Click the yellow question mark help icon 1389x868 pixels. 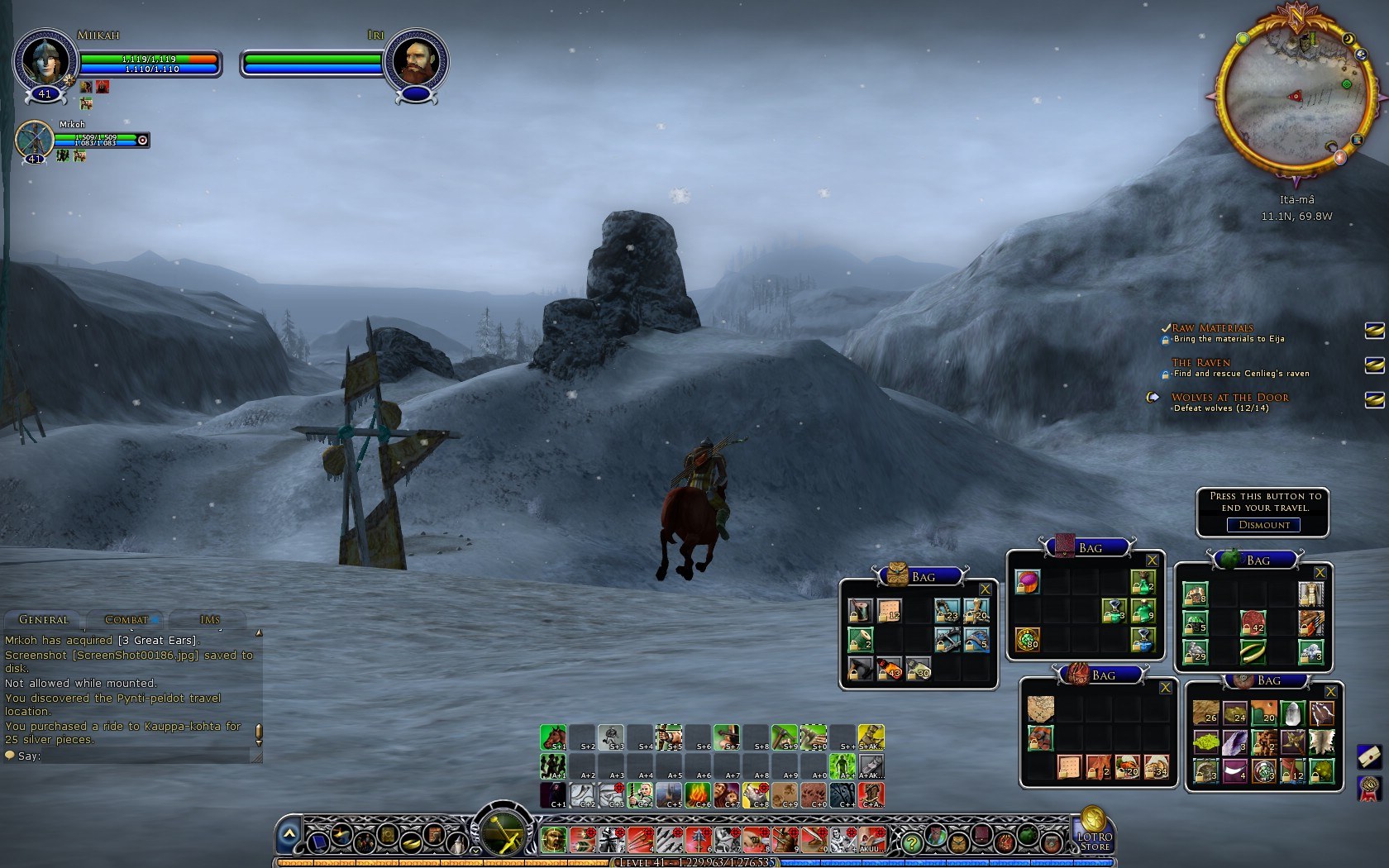(x=911, y=842)
